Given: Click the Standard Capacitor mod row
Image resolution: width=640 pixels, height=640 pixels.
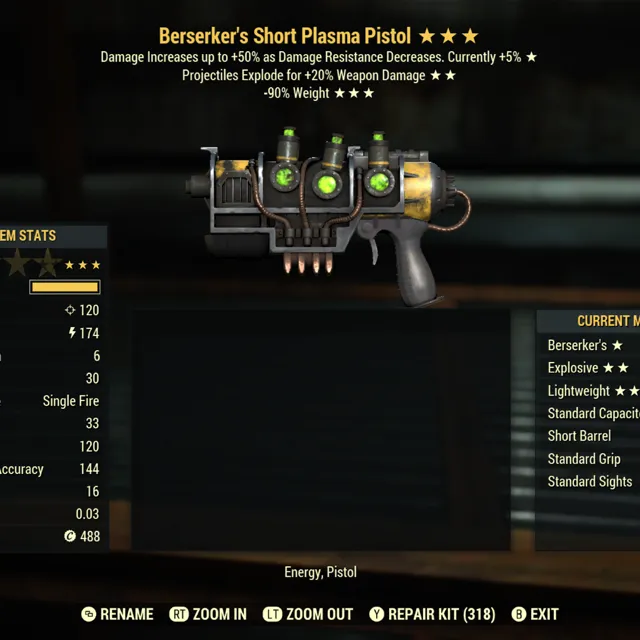Looking at the screenshot, I should tap(593, 413).
